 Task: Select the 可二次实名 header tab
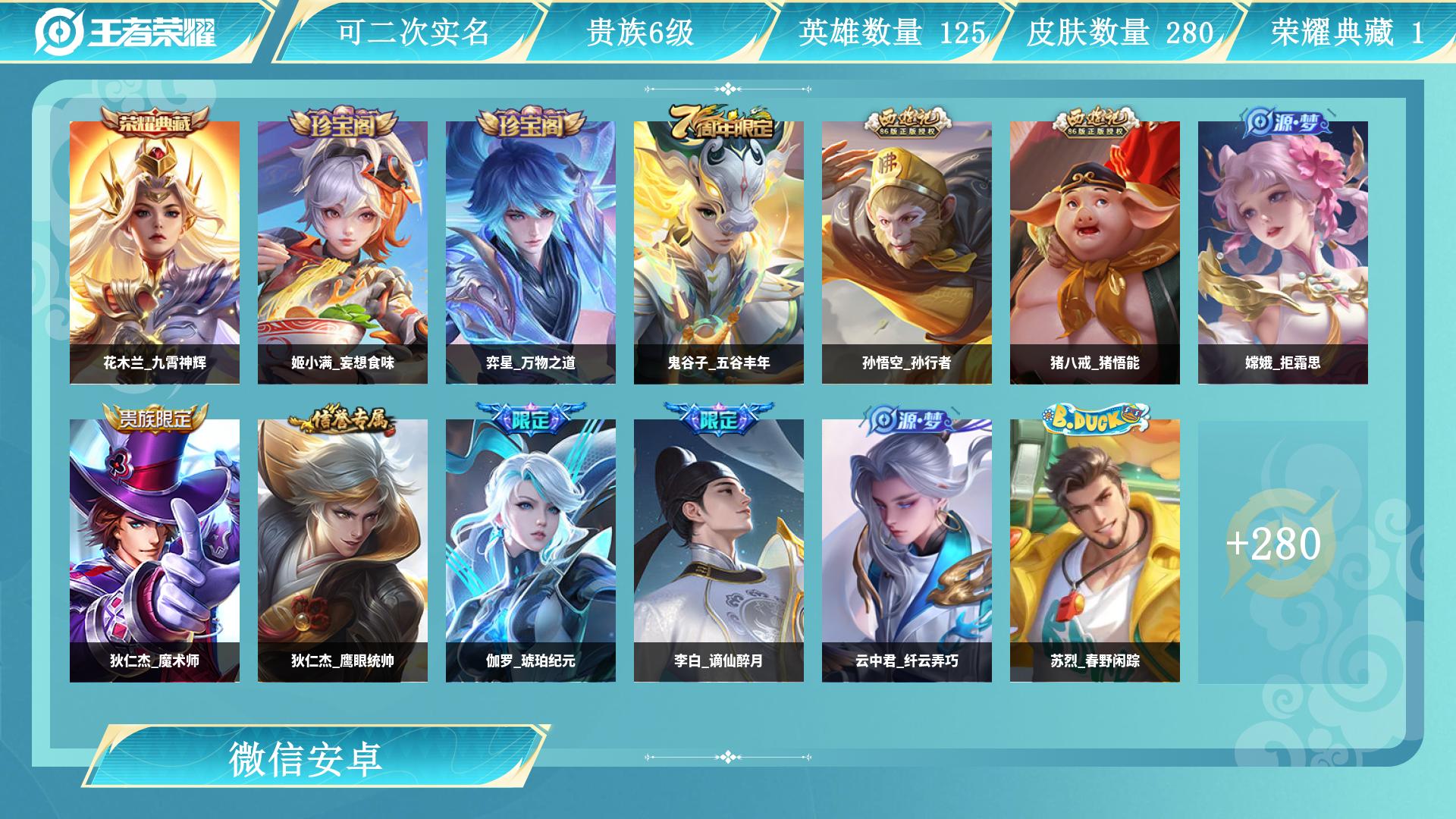pos(413,32)
